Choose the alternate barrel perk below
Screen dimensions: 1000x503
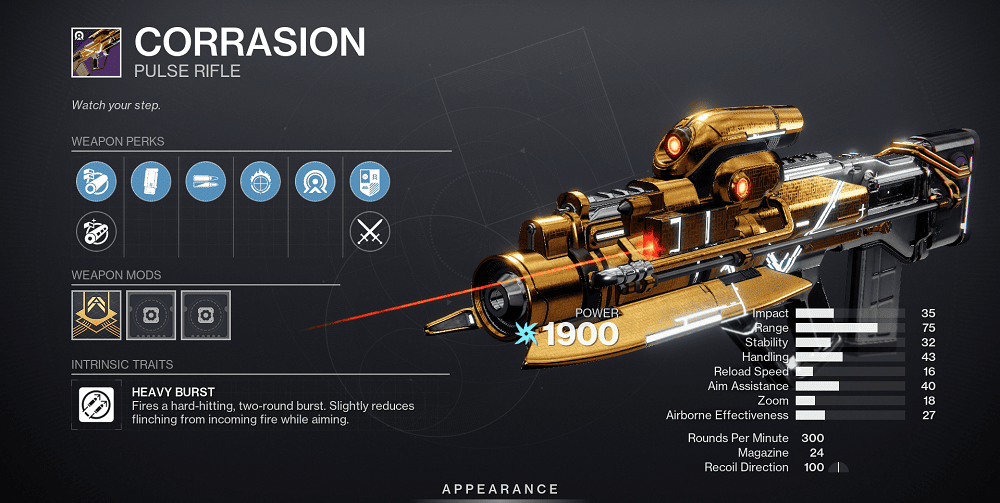click(96, 233)
